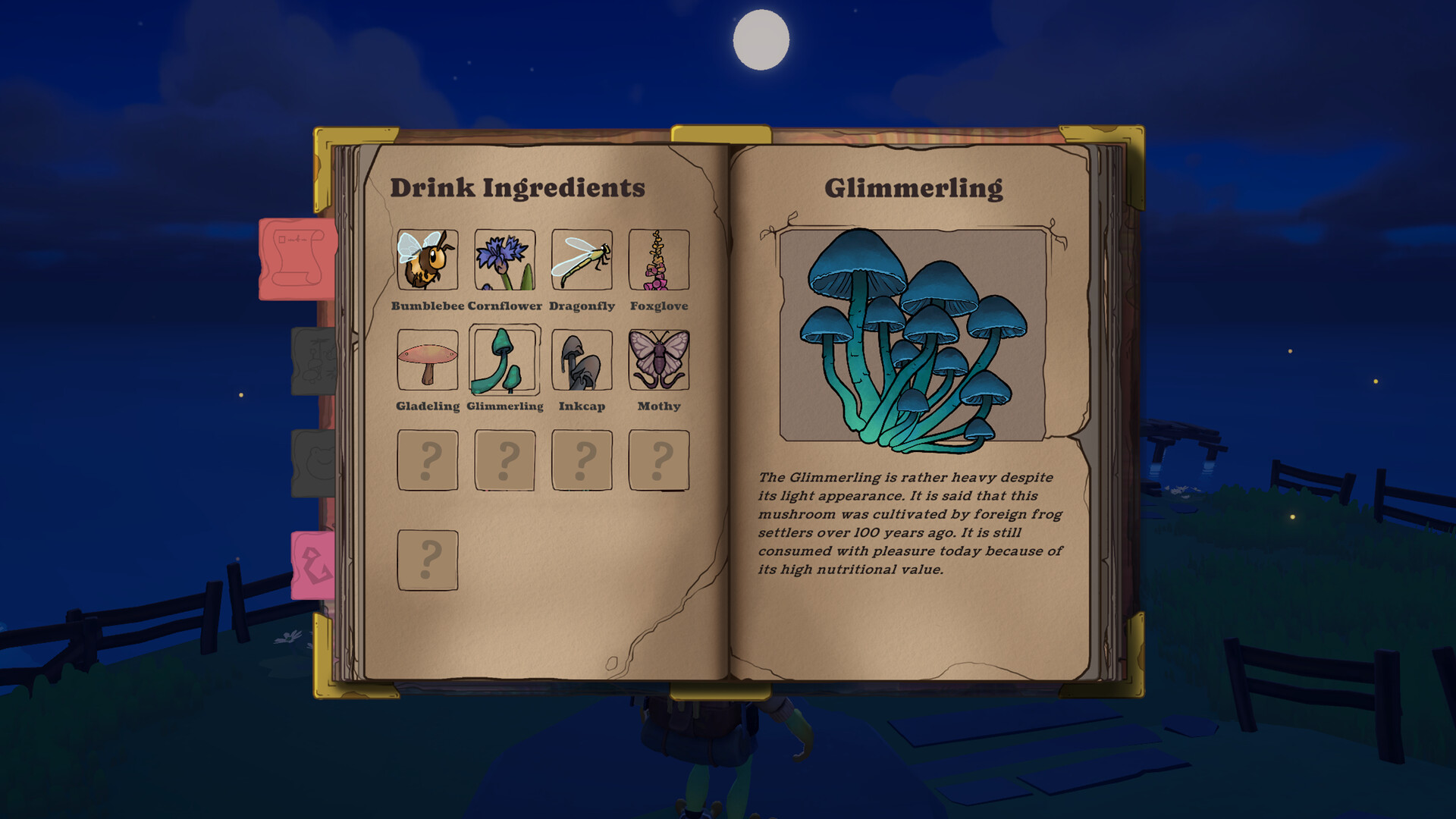
Task: View the Foxglove ingredient entry
Action: (659, 260)
